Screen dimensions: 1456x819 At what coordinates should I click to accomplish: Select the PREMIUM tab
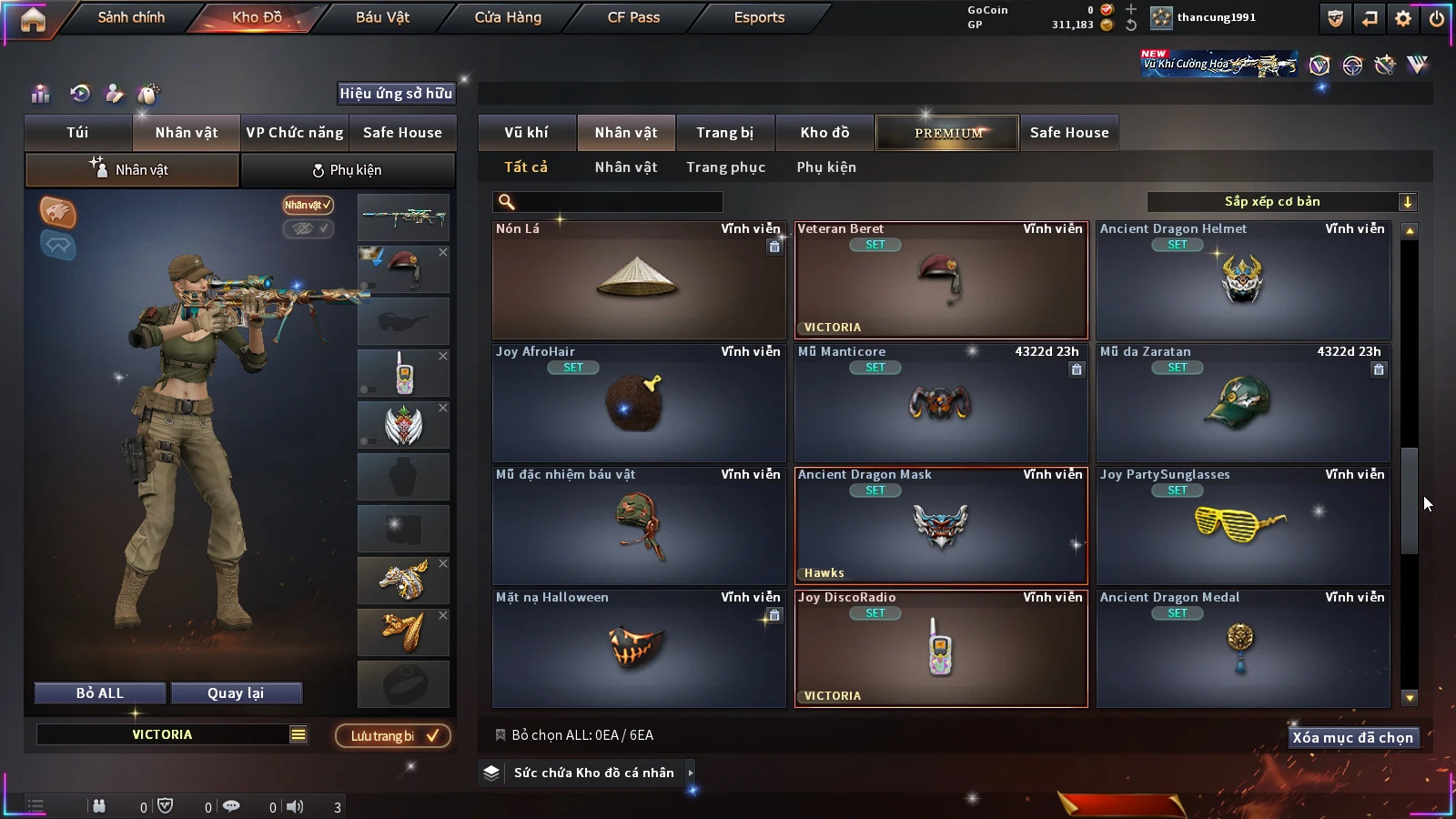948,133
